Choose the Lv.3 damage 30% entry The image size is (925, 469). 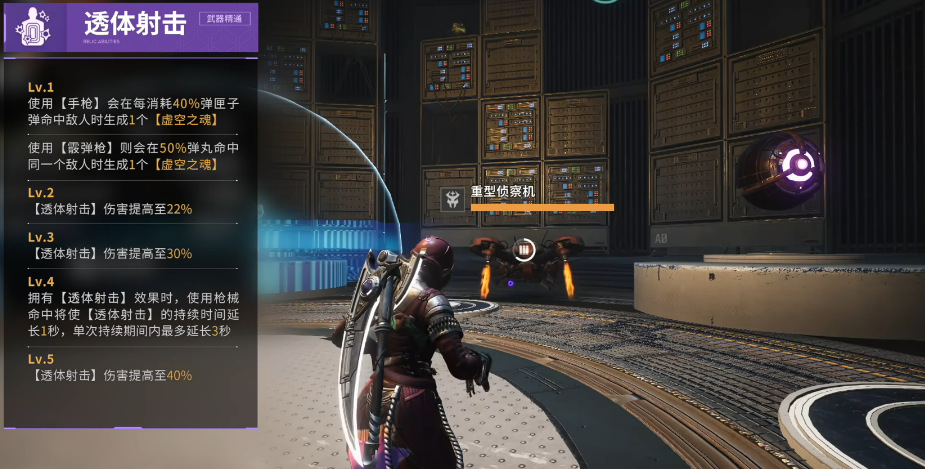click(x=133, y=246)
